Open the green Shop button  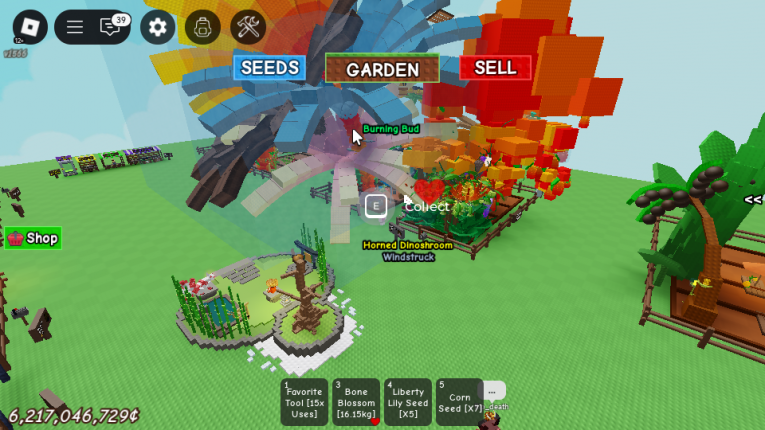pos(33,238)
